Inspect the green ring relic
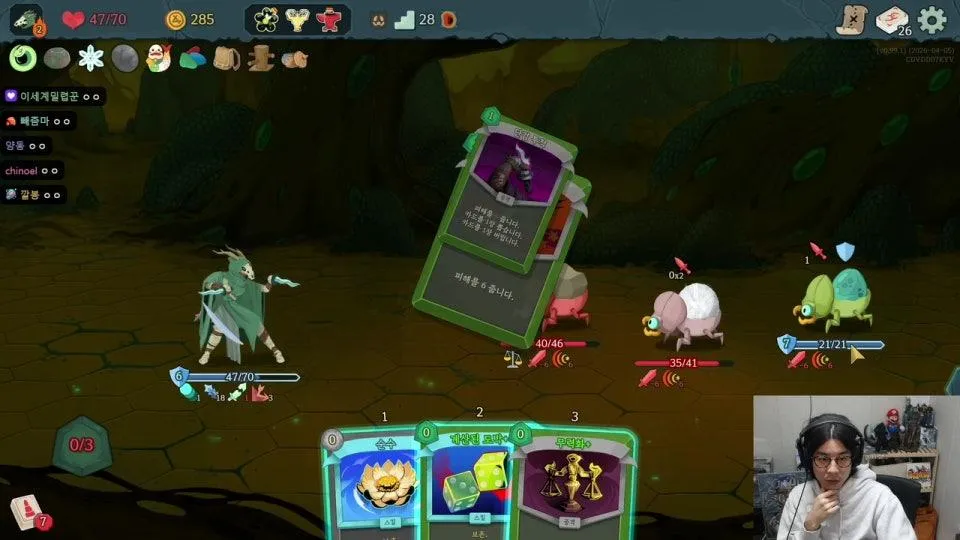 (x=22, y=58)
